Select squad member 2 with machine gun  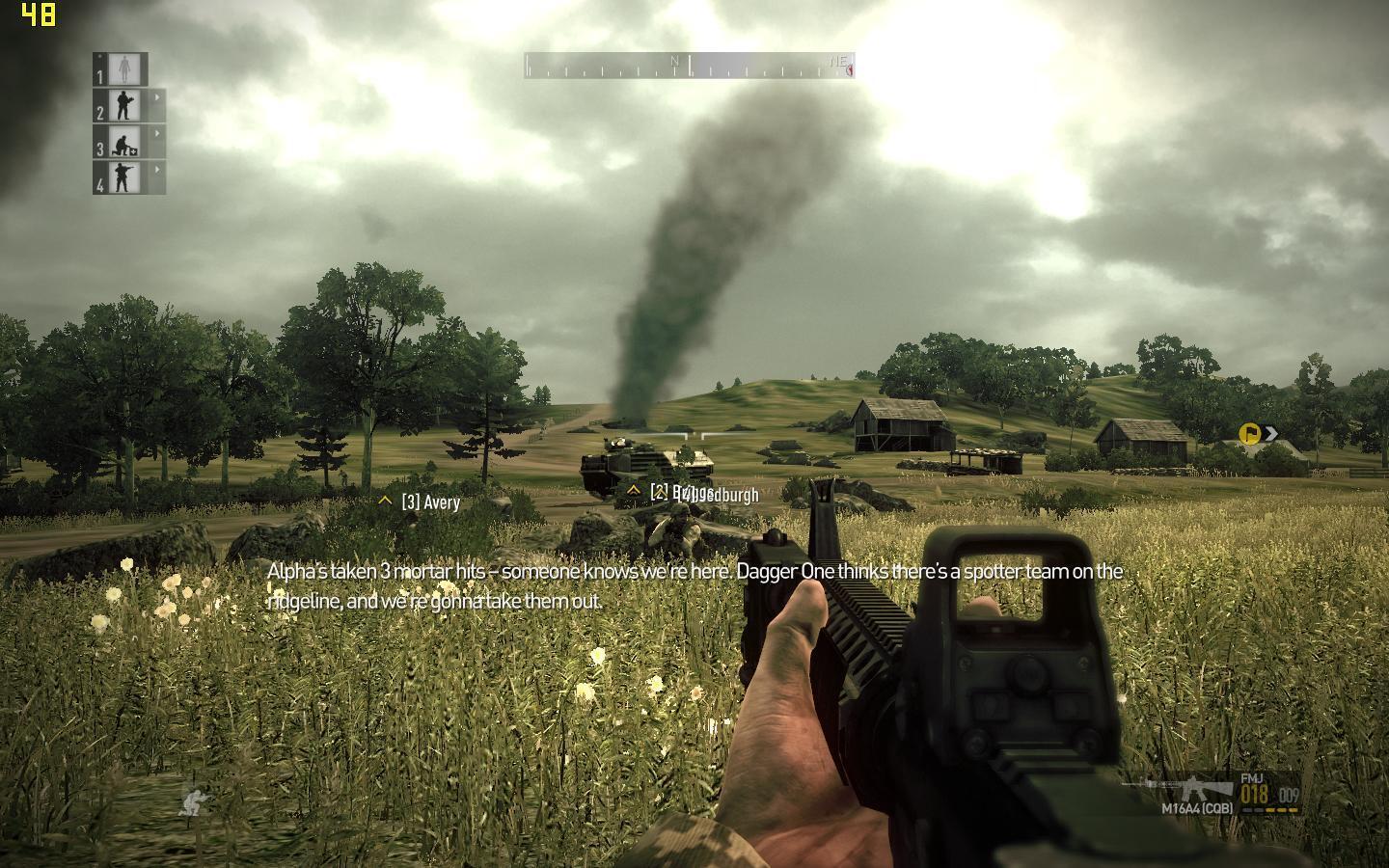pos(124,104)
